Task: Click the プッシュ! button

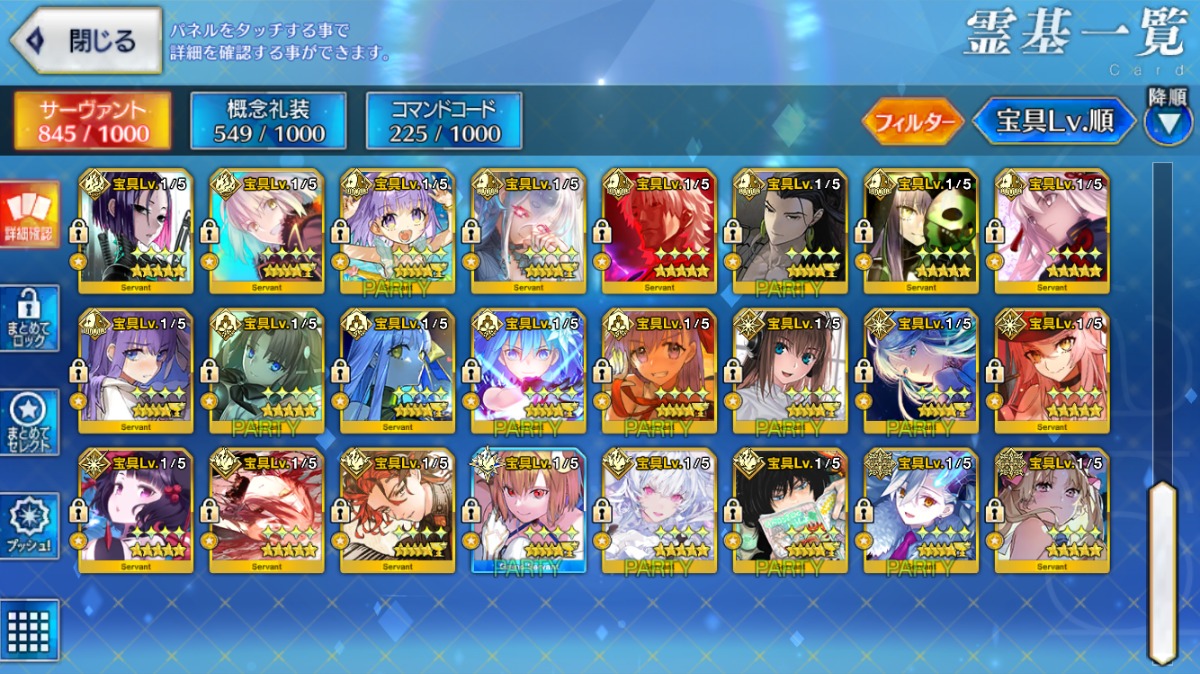Action: click(29, 525)
